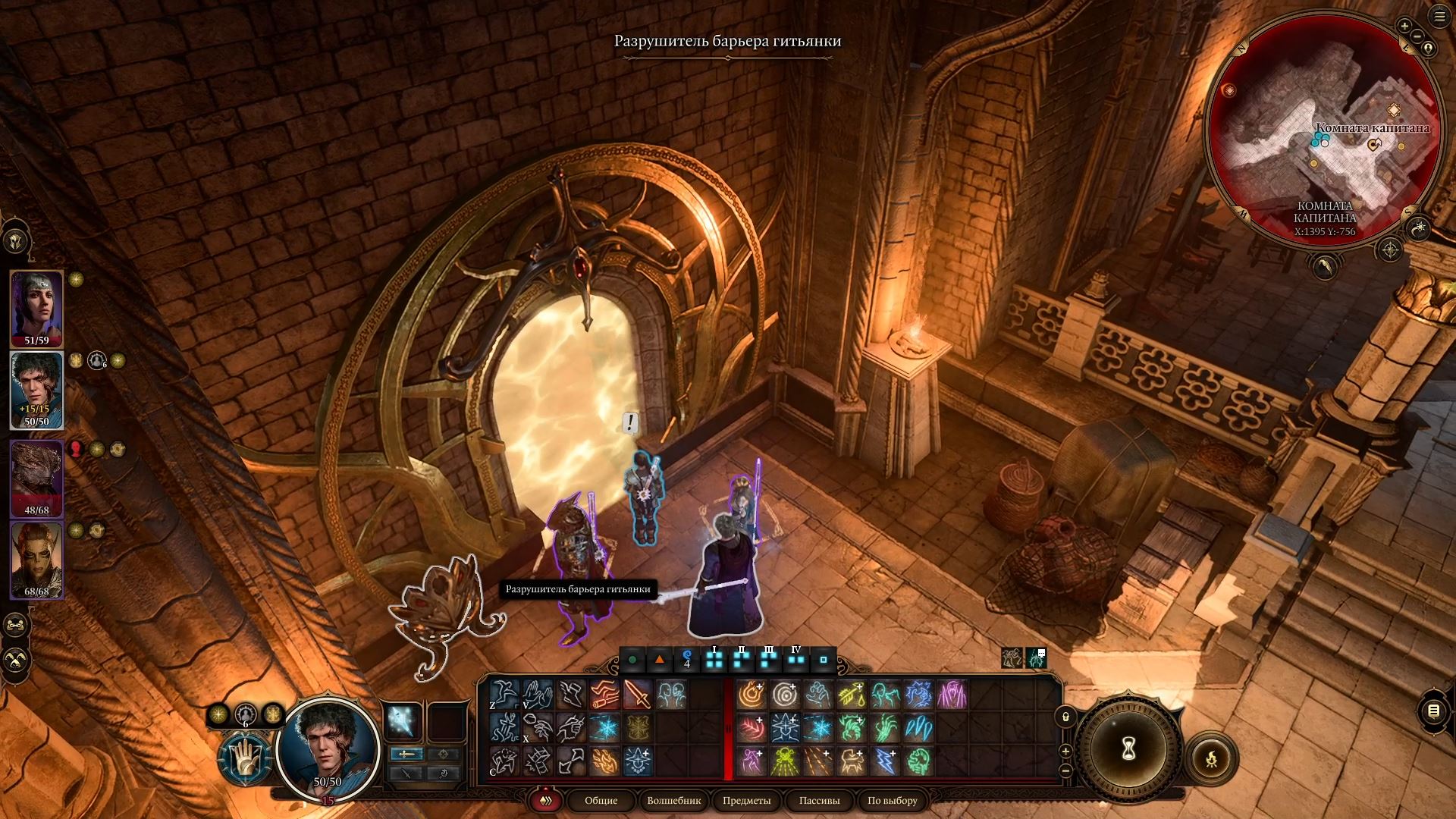Show the Предметы hotbar tab
Screen dimensions: 1456x819
(x=746, y=801)
